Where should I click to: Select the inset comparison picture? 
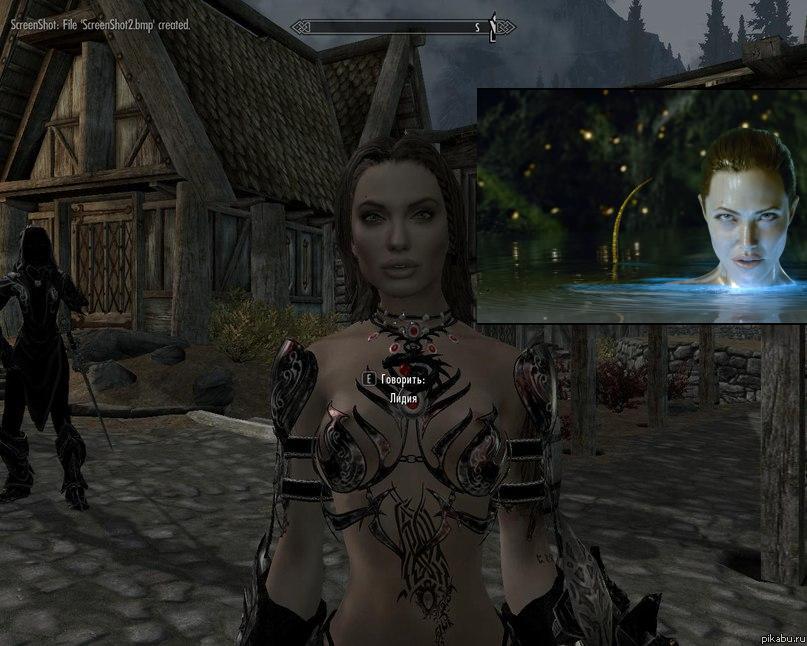(641, 205)
